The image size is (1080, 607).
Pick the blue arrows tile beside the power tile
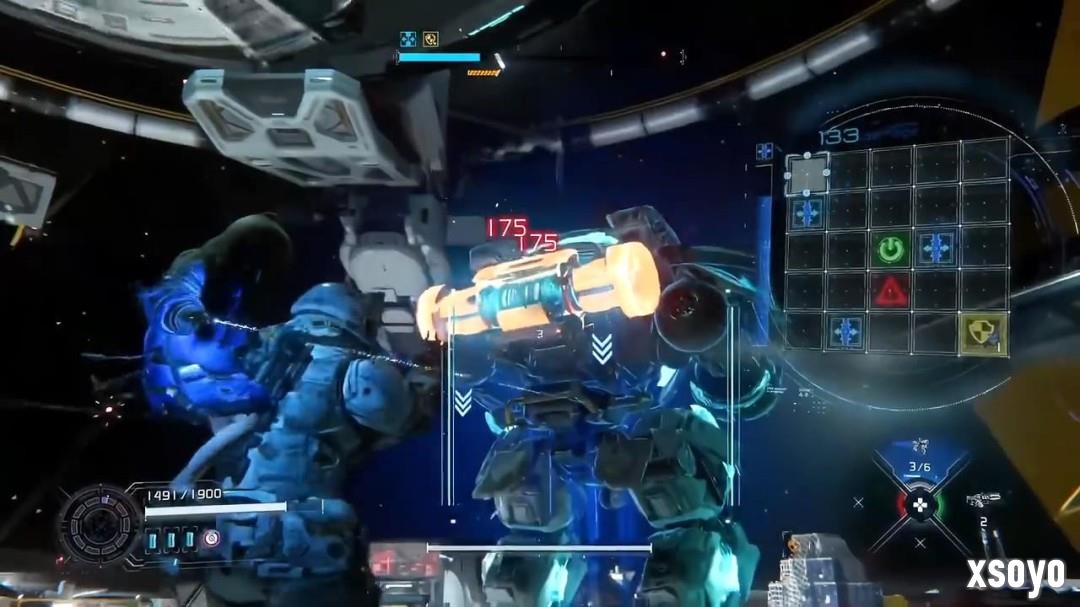pyautogui.click(x=935, y=249)
